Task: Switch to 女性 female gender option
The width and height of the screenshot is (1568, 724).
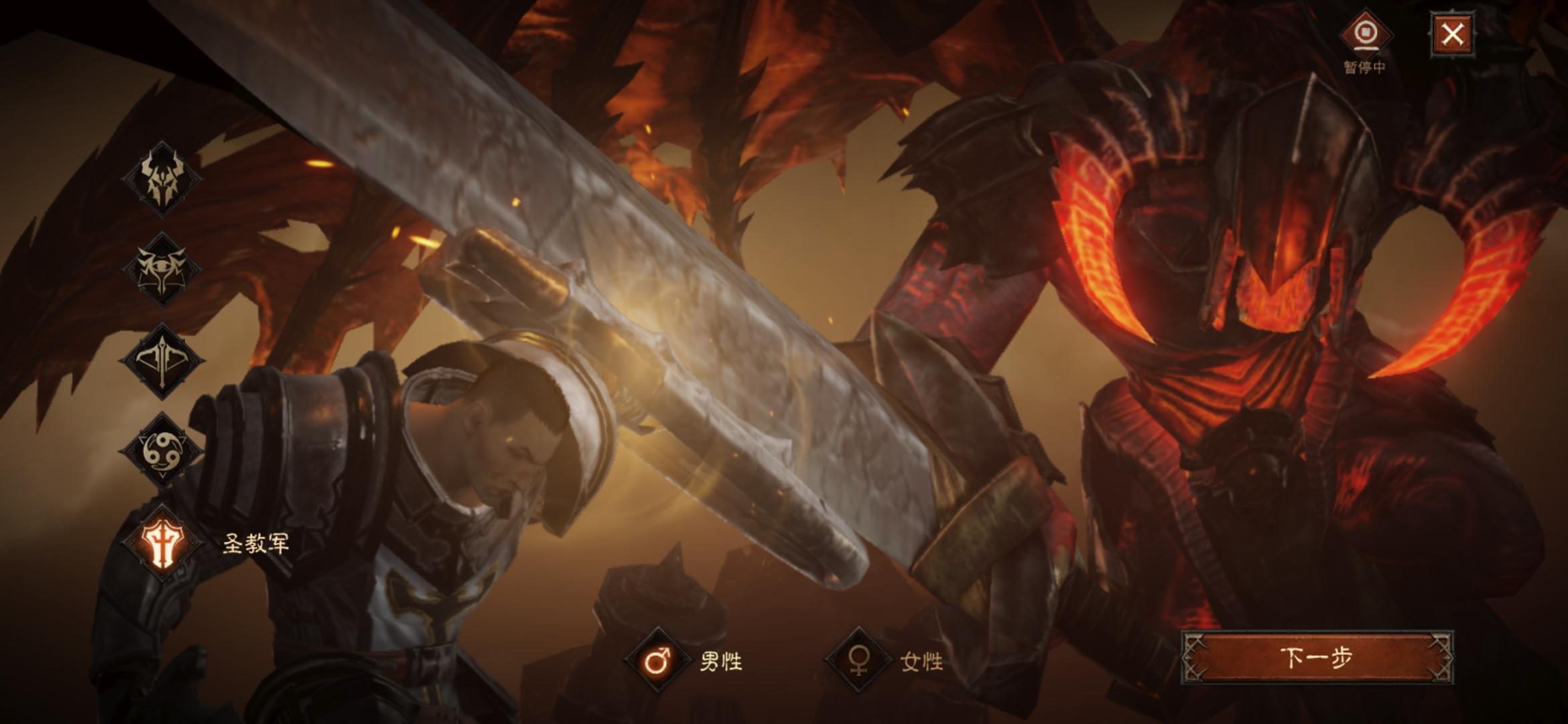Action: coord(858,661)
